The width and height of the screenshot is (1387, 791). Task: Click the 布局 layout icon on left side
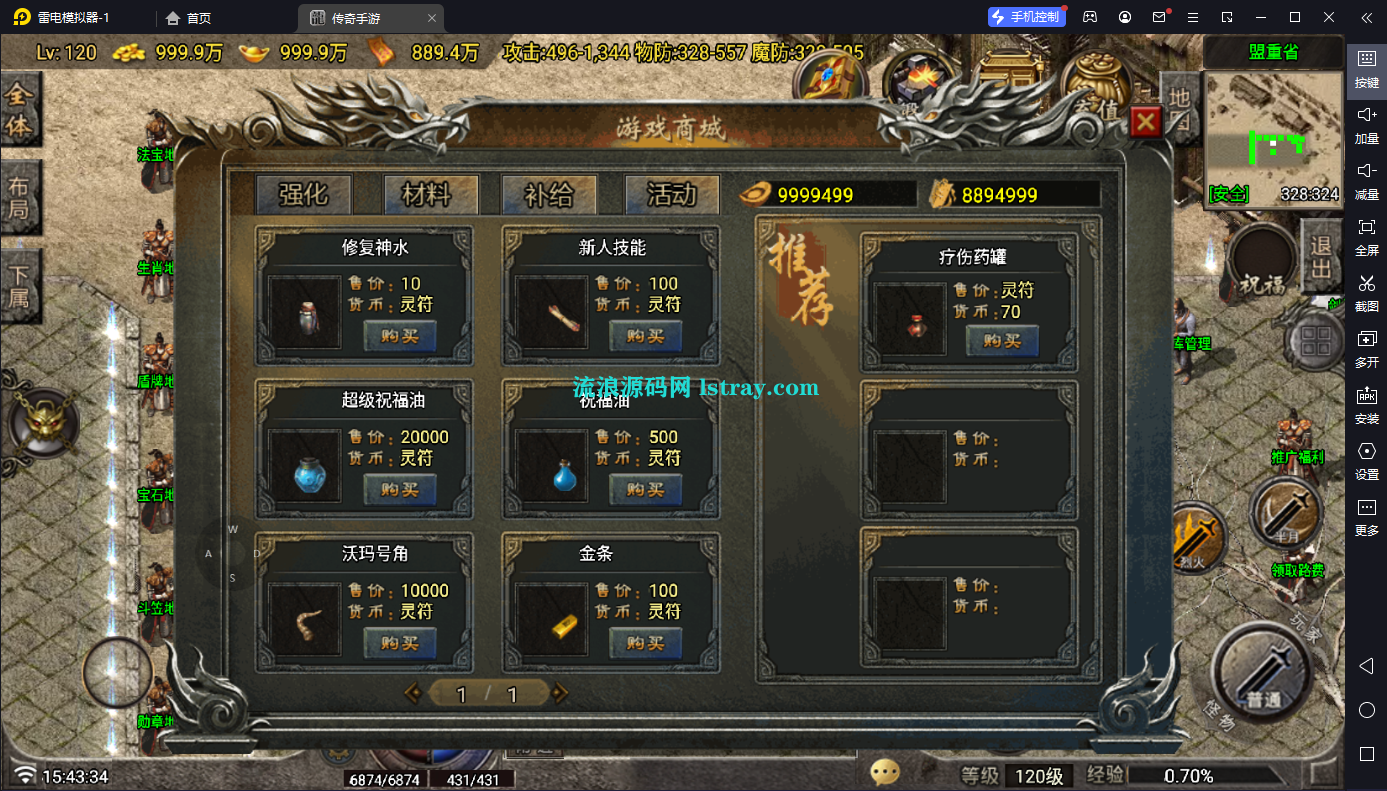point(20,190)
